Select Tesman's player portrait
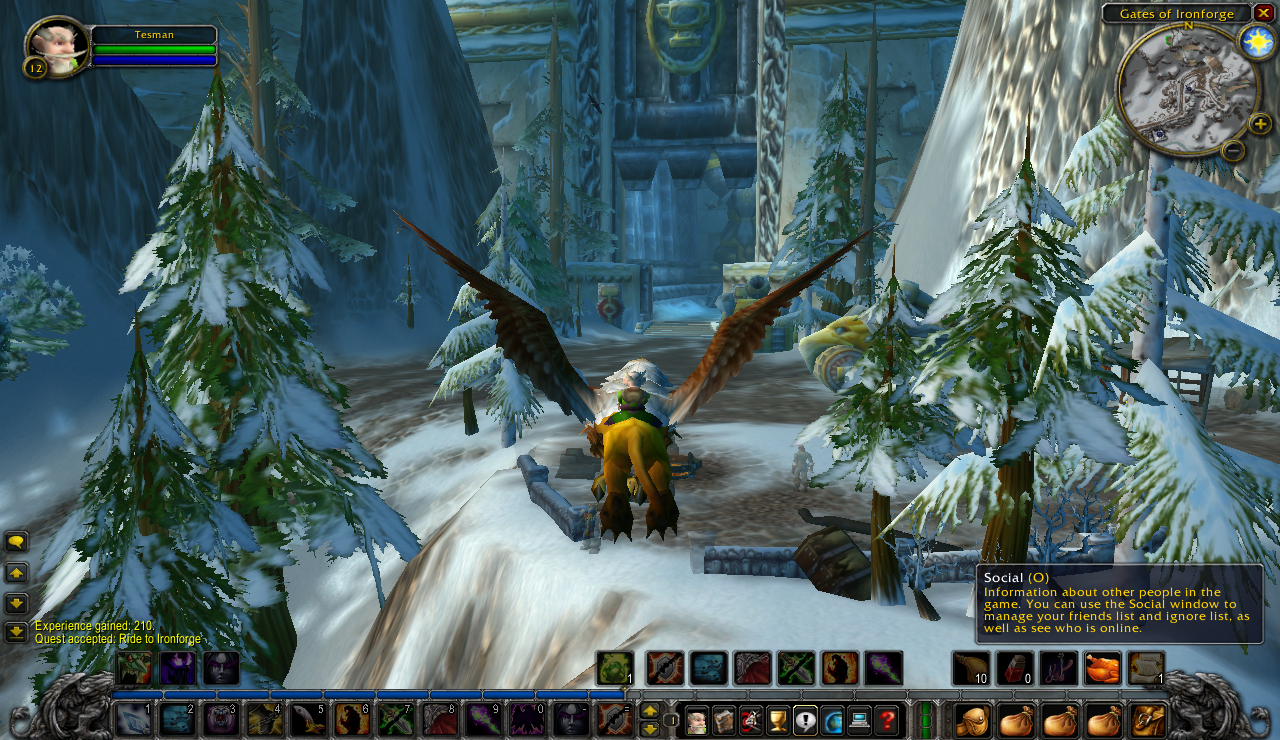1280x740 pixels. coord(56,46)
